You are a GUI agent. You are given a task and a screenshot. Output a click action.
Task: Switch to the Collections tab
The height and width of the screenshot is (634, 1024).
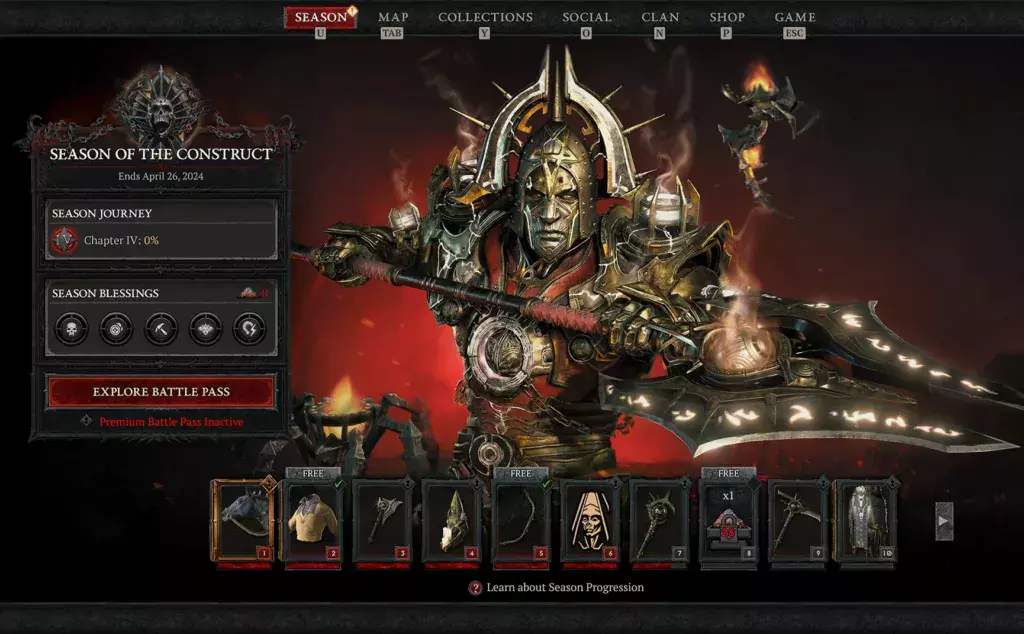point(485,17)
